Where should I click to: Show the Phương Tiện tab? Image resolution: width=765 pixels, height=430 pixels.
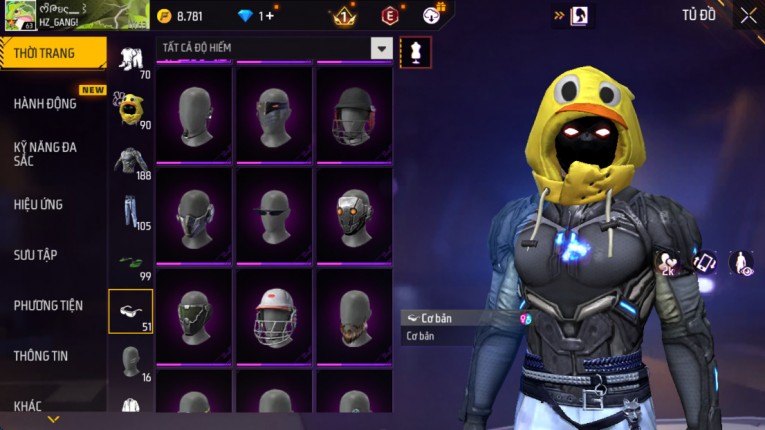pos(48,306)
